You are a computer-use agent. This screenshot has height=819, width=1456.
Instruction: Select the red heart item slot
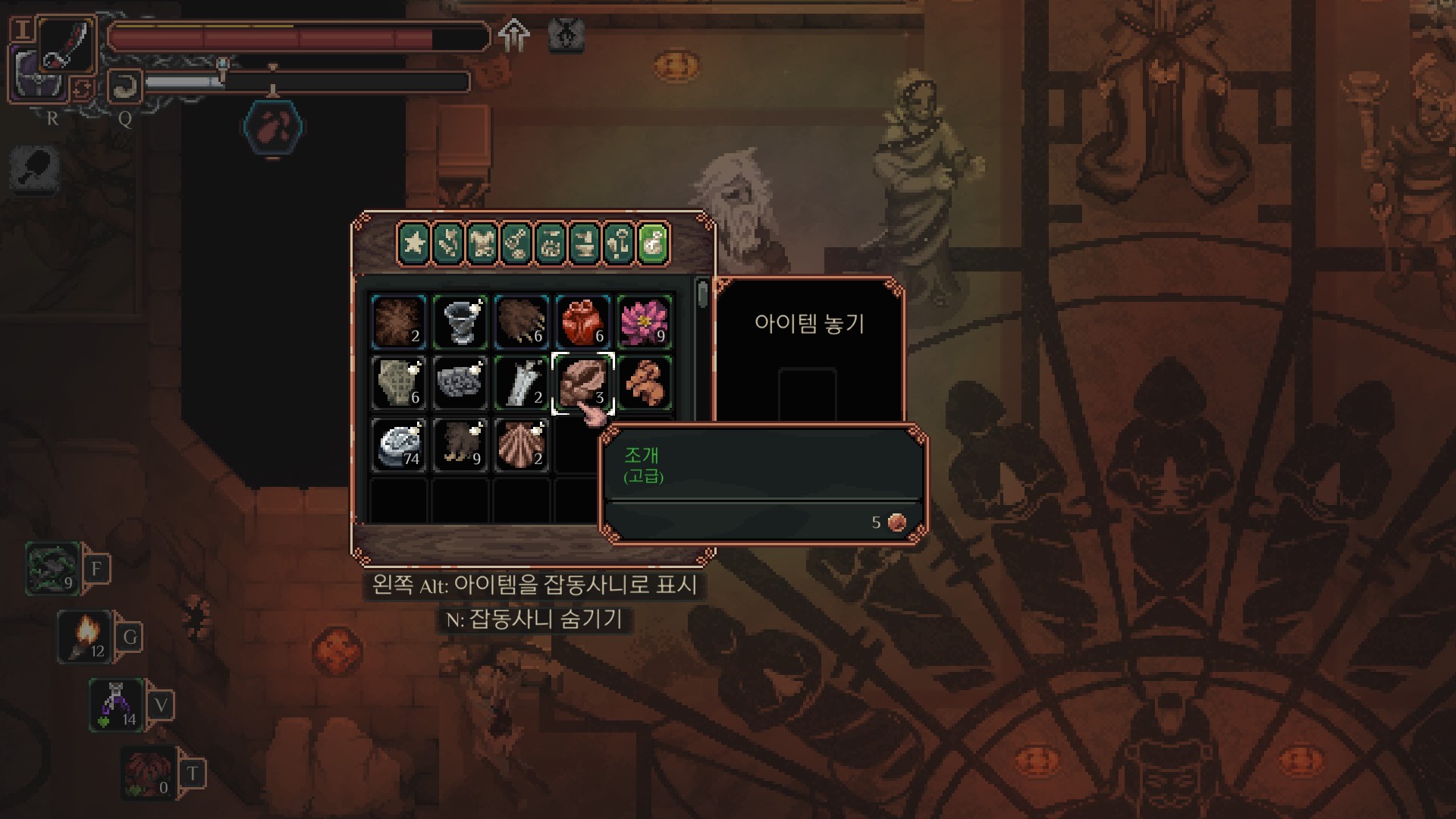(582, 322)
